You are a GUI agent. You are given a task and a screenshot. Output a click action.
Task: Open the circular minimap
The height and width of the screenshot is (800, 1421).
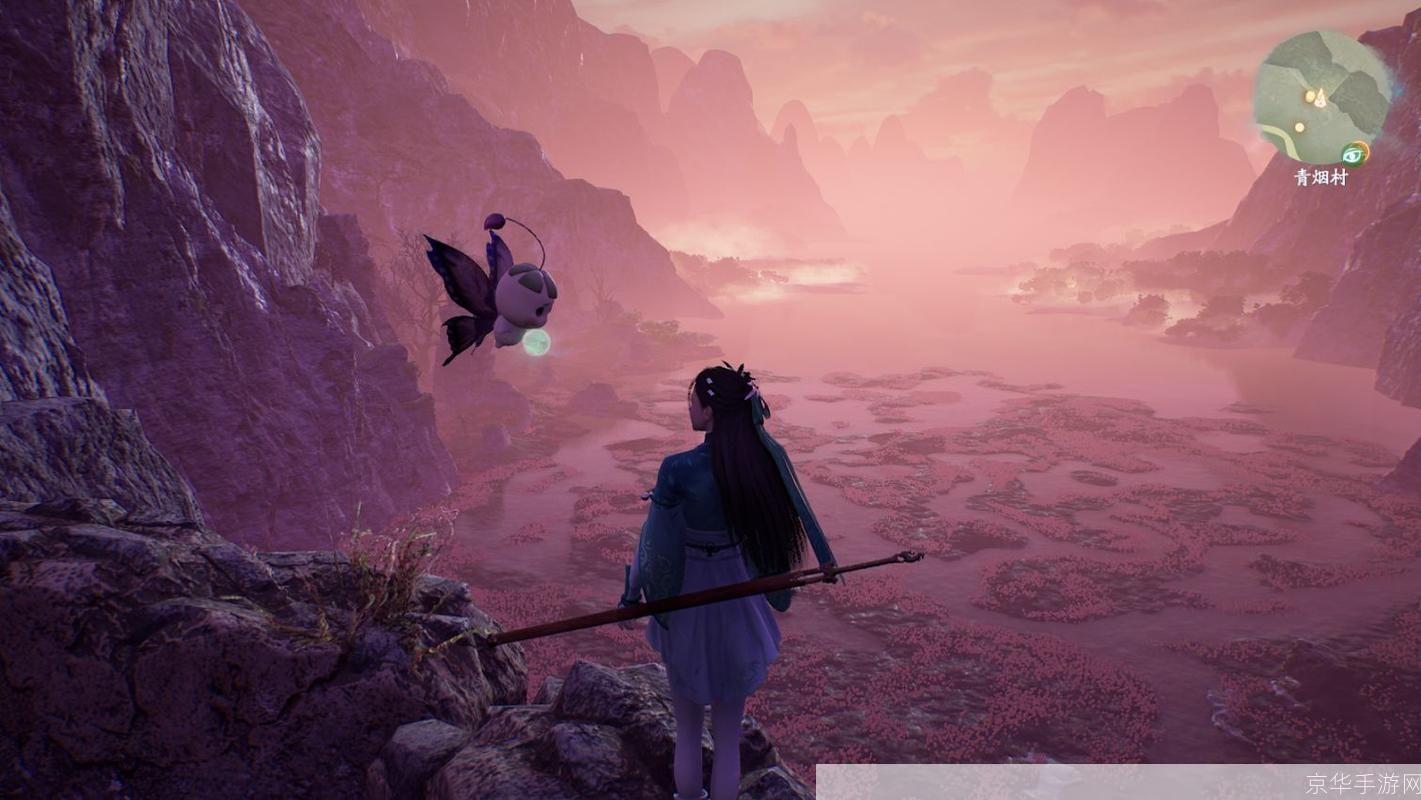point(1322,97)
